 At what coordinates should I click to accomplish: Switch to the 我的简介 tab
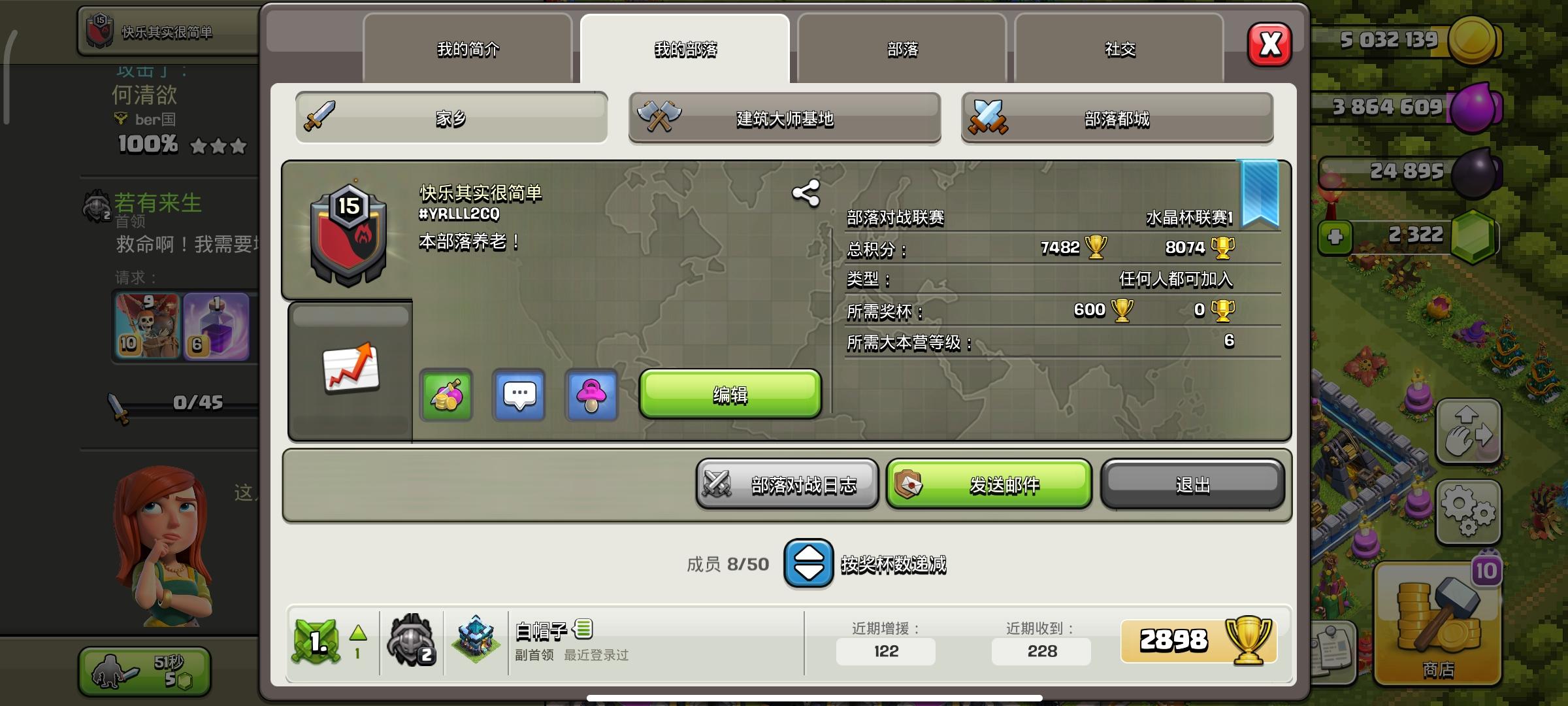point(467,49)
